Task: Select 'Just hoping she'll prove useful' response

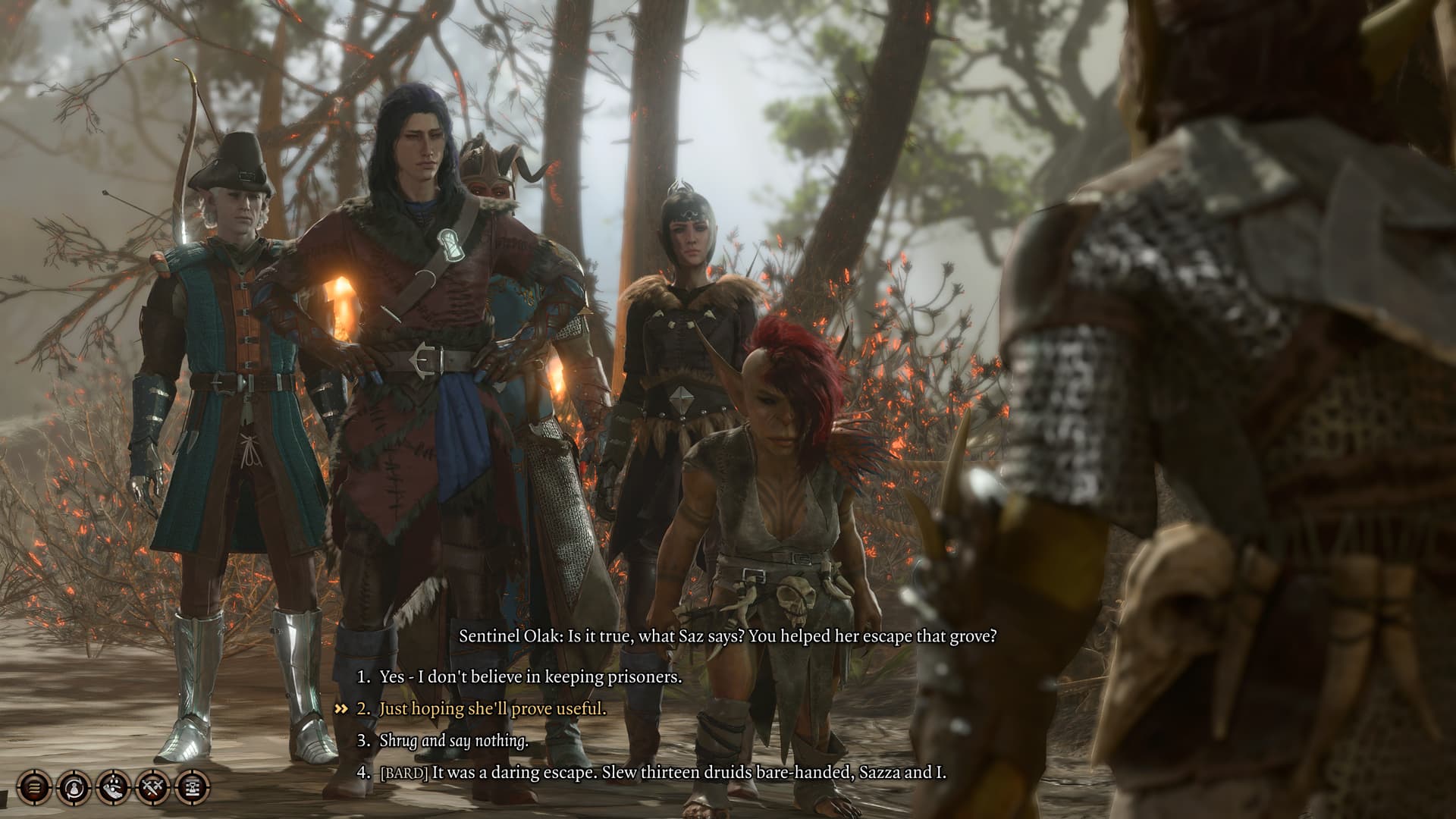Action: [492, 709]
